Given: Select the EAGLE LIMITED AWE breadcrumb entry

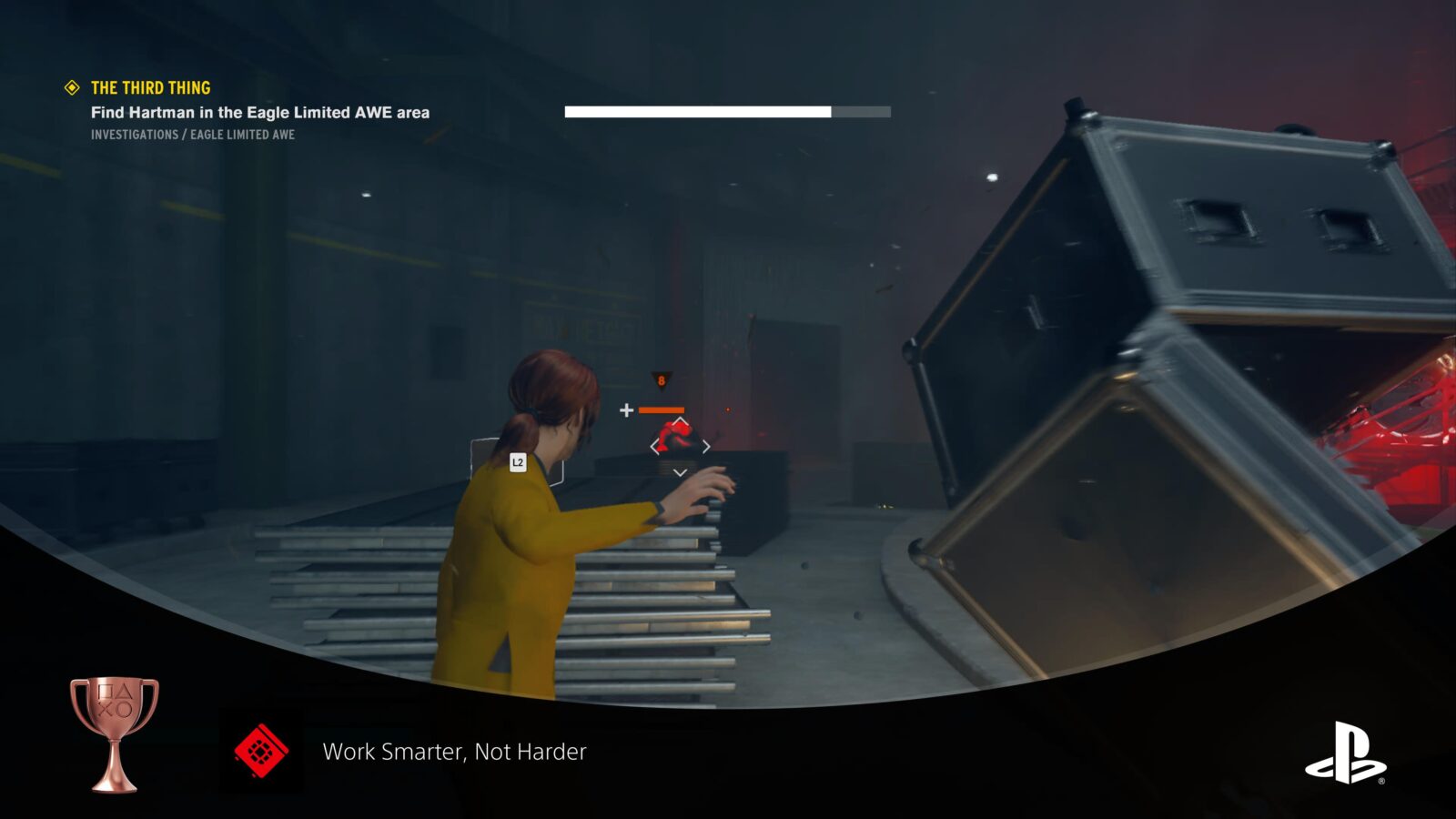Looking at the screenshot, I should coord(243,135).
